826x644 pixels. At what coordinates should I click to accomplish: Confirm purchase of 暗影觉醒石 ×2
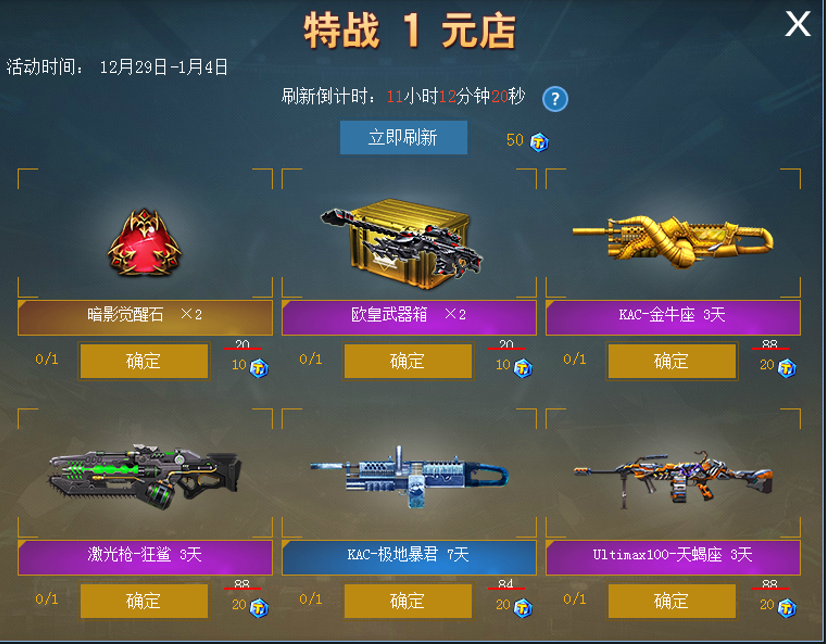click(x=144, y=361)
